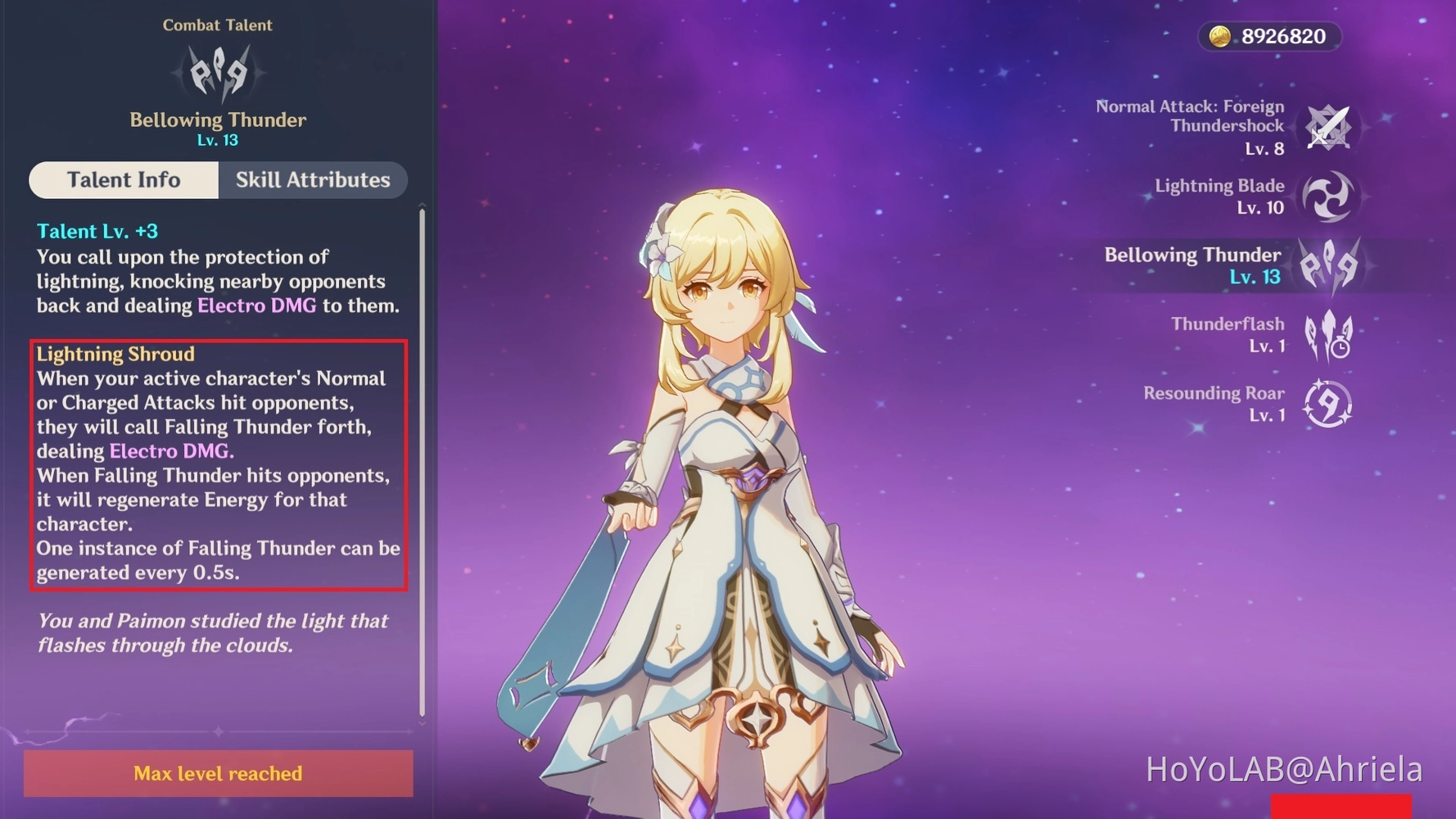The width and height of the screenshot is (1456, 819).
Task: Select Normal Attack: Foreign Thundershock talent
Action: click(x=1327, y=128)
